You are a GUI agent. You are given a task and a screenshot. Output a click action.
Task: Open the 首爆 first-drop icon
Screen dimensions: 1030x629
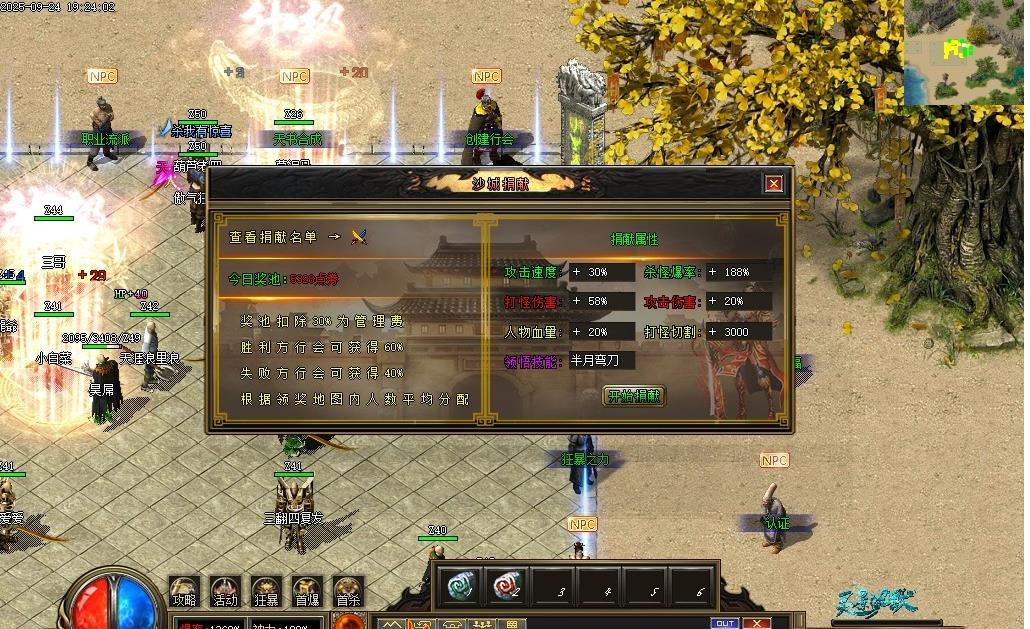(x=307, y=592)
